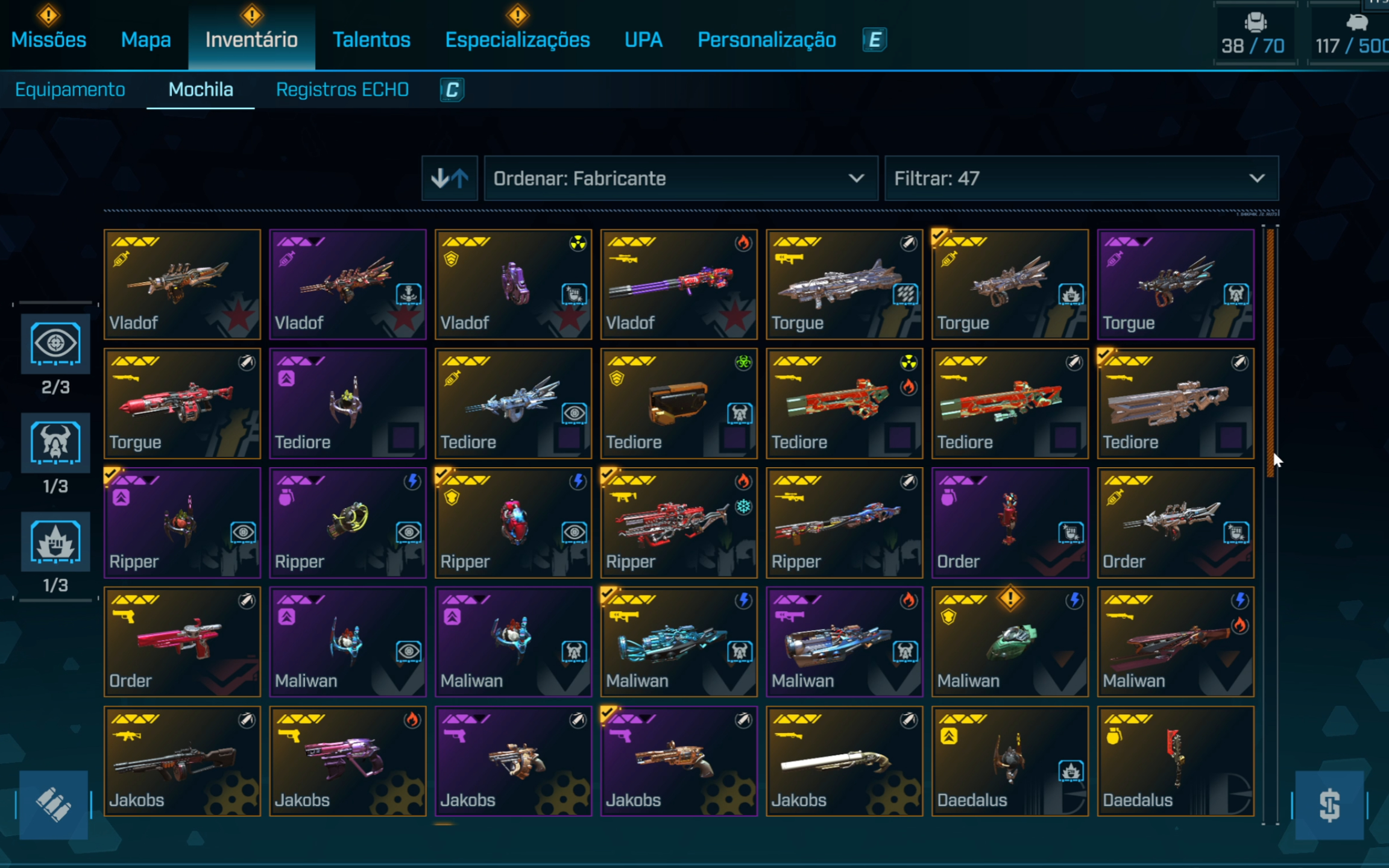Click the ammo bullets button
The image size is (1389, 868).
(54, 805)
